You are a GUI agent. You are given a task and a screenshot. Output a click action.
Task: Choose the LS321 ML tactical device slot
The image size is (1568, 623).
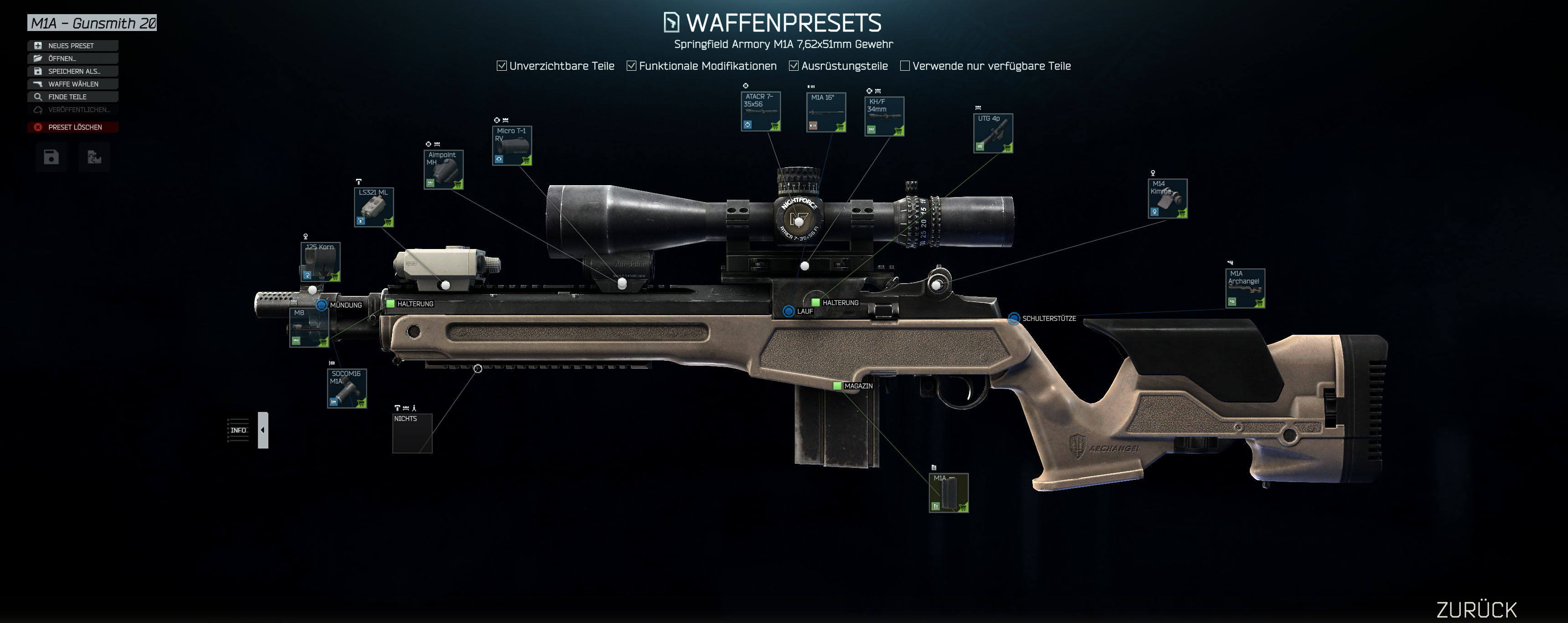(374, 207)
